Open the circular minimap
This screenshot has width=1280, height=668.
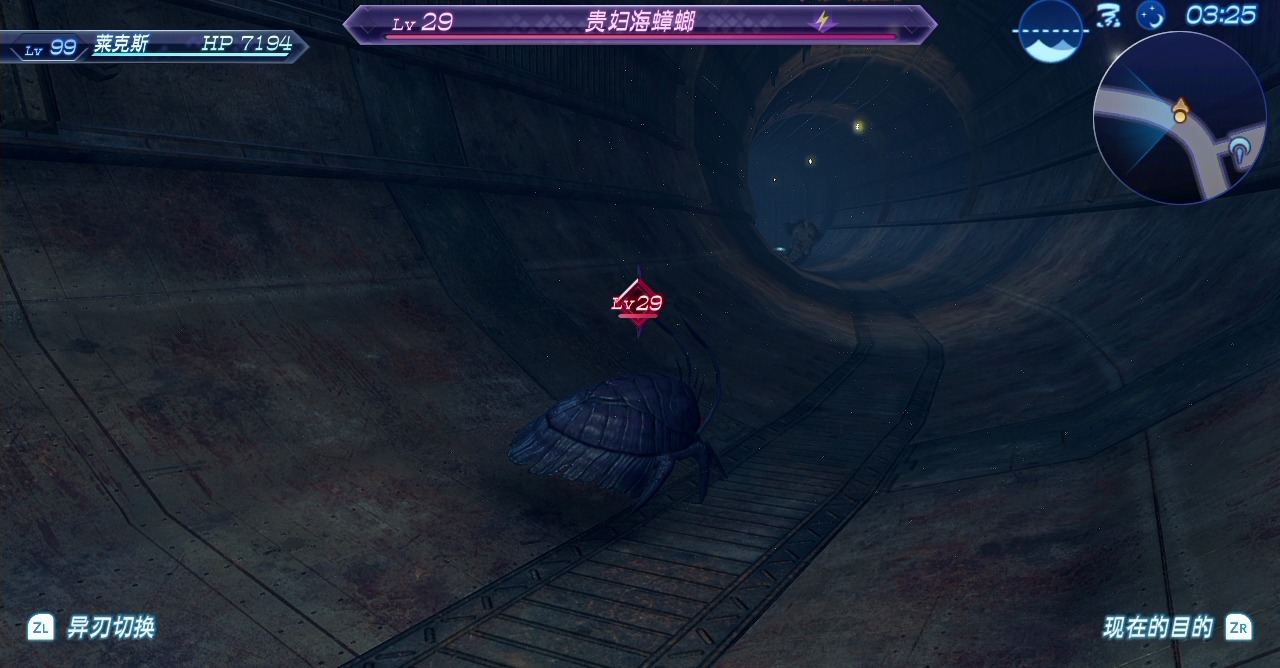pyautogui.click(x=1180, y=118)
